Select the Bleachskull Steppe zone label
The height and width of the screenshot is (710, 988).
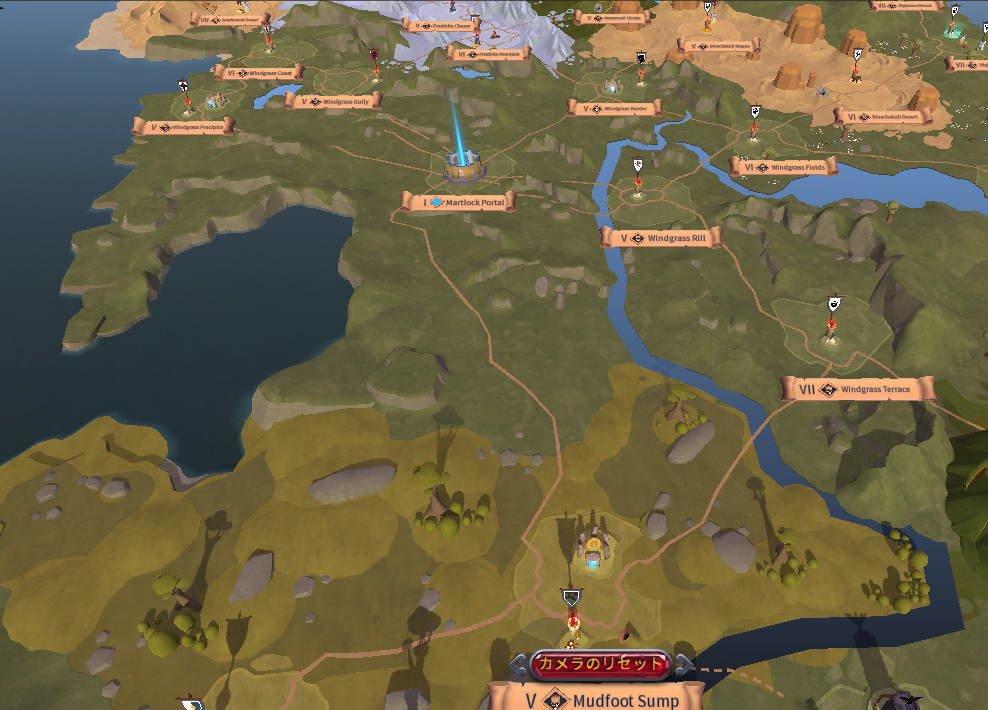coord(719,46)
